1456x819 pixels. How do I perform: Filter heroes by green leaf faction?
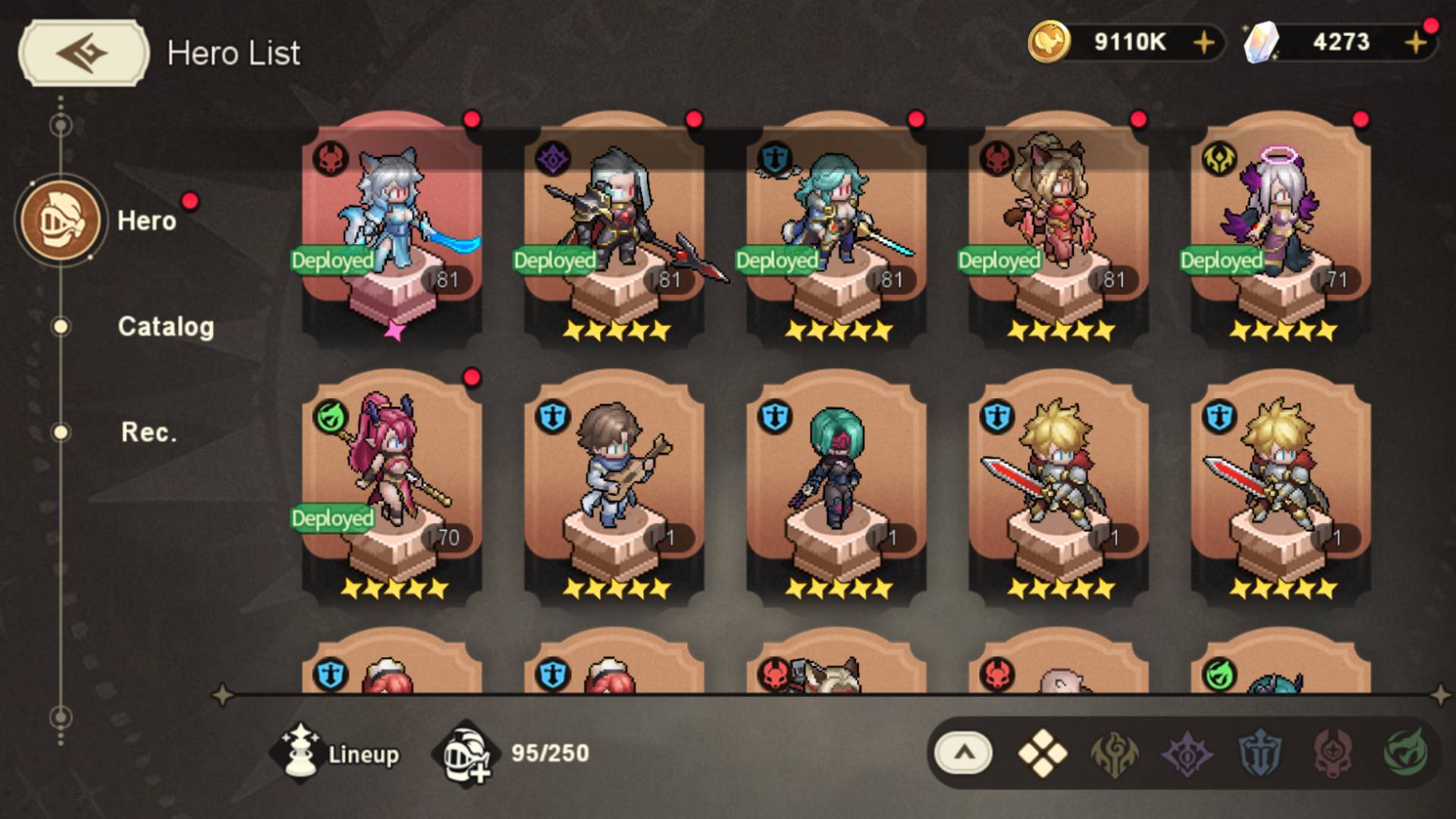1405,754
